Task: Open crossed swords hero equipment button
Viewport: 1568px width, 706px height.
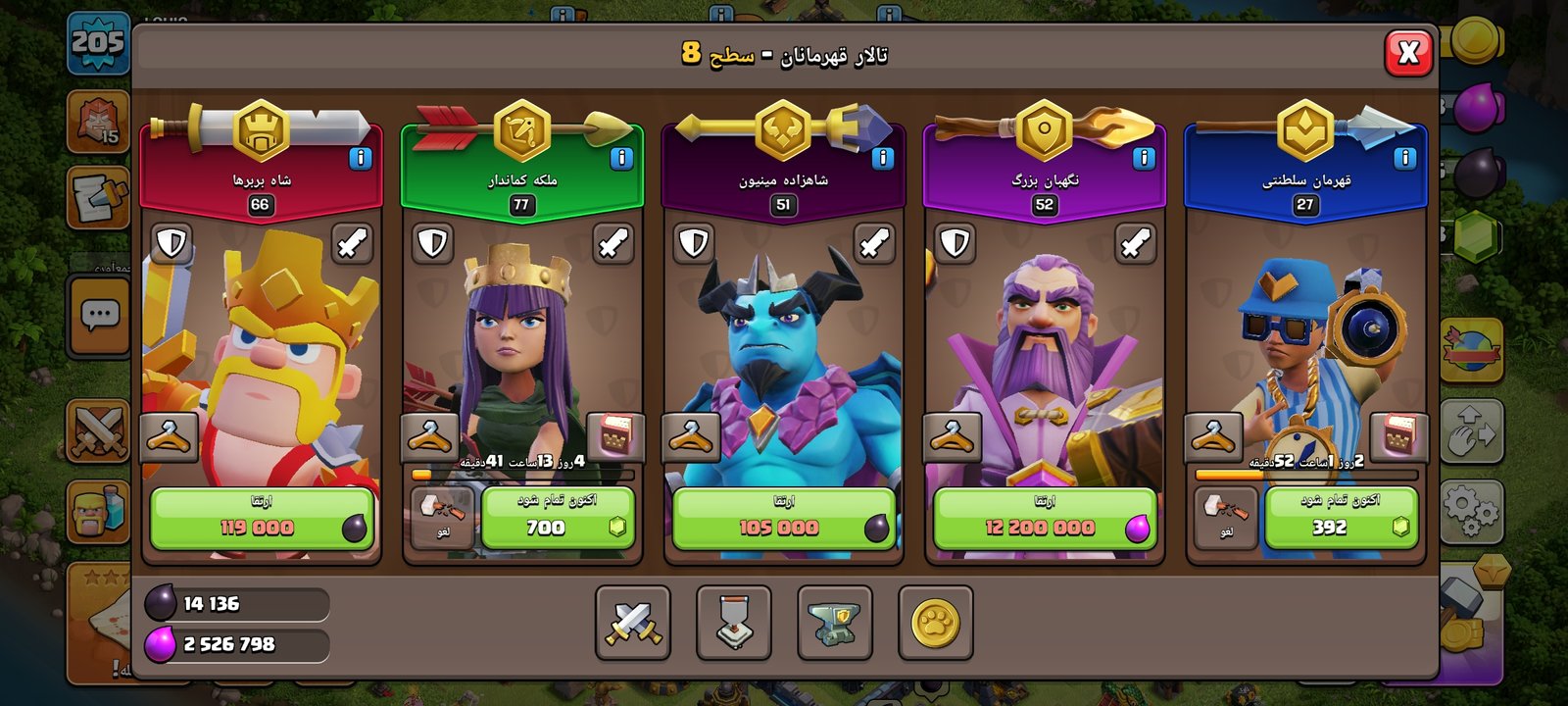Action: pyautogui.click(x=633, y=623)
